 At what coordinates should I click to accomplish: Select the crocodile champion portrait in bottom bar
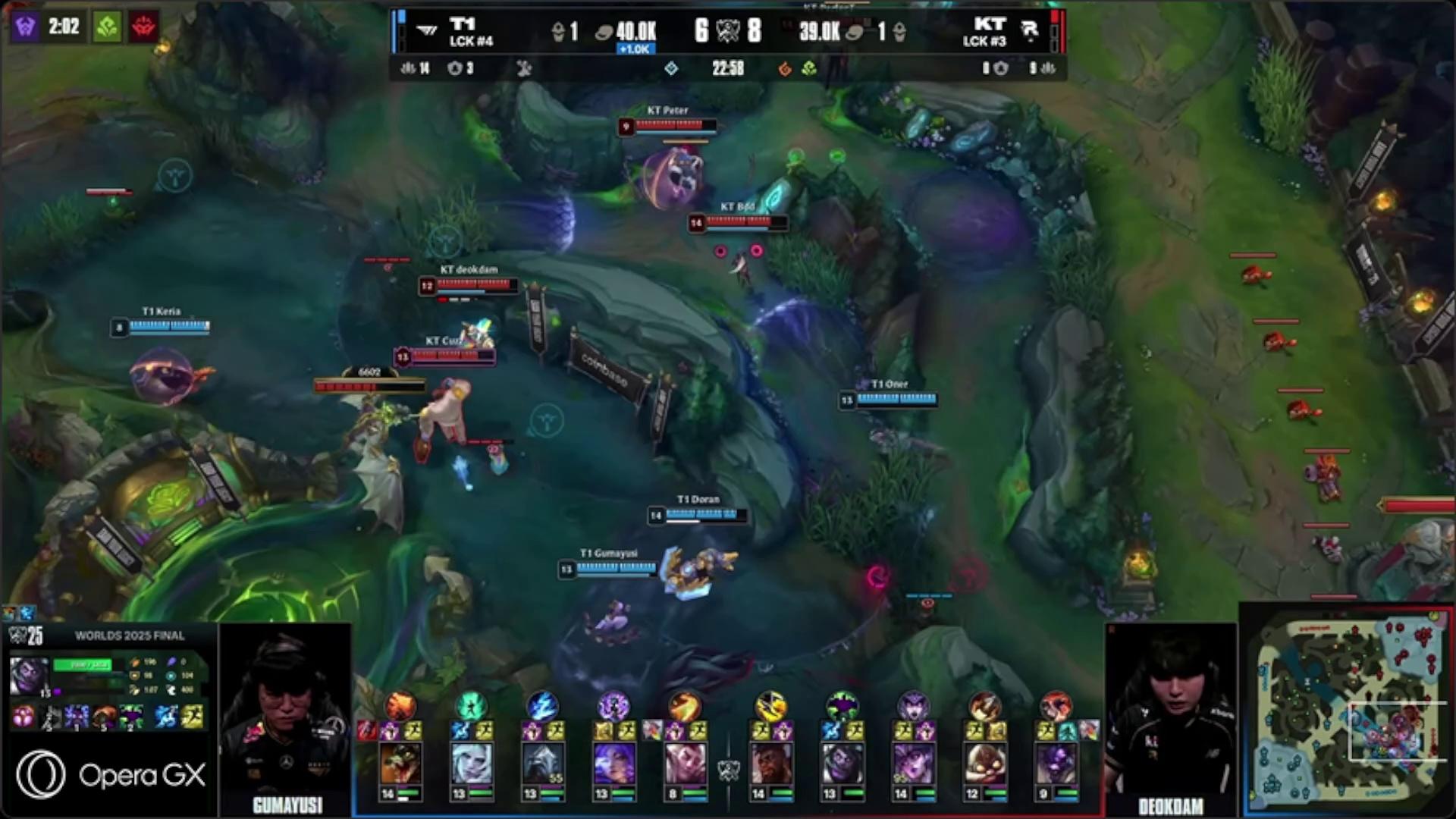[400, 762]
